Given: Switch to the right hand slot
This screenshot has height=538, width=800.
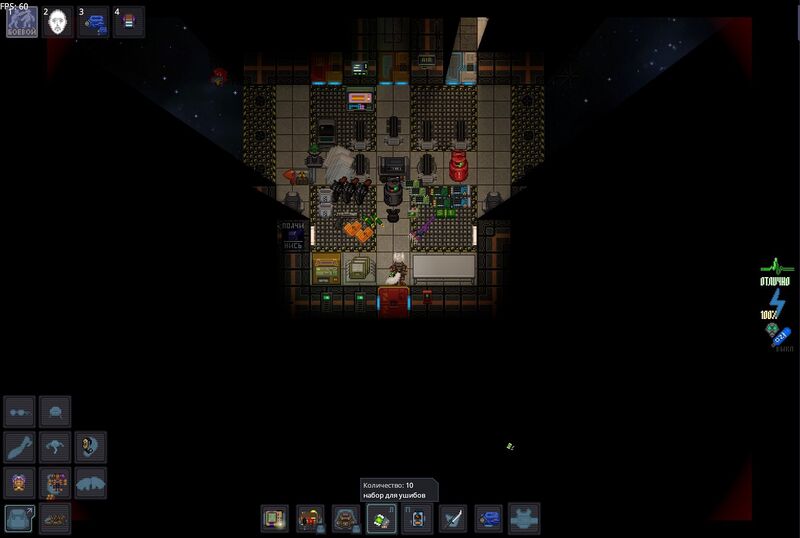Looking at the screenshot, I should [x=417, y=518].
